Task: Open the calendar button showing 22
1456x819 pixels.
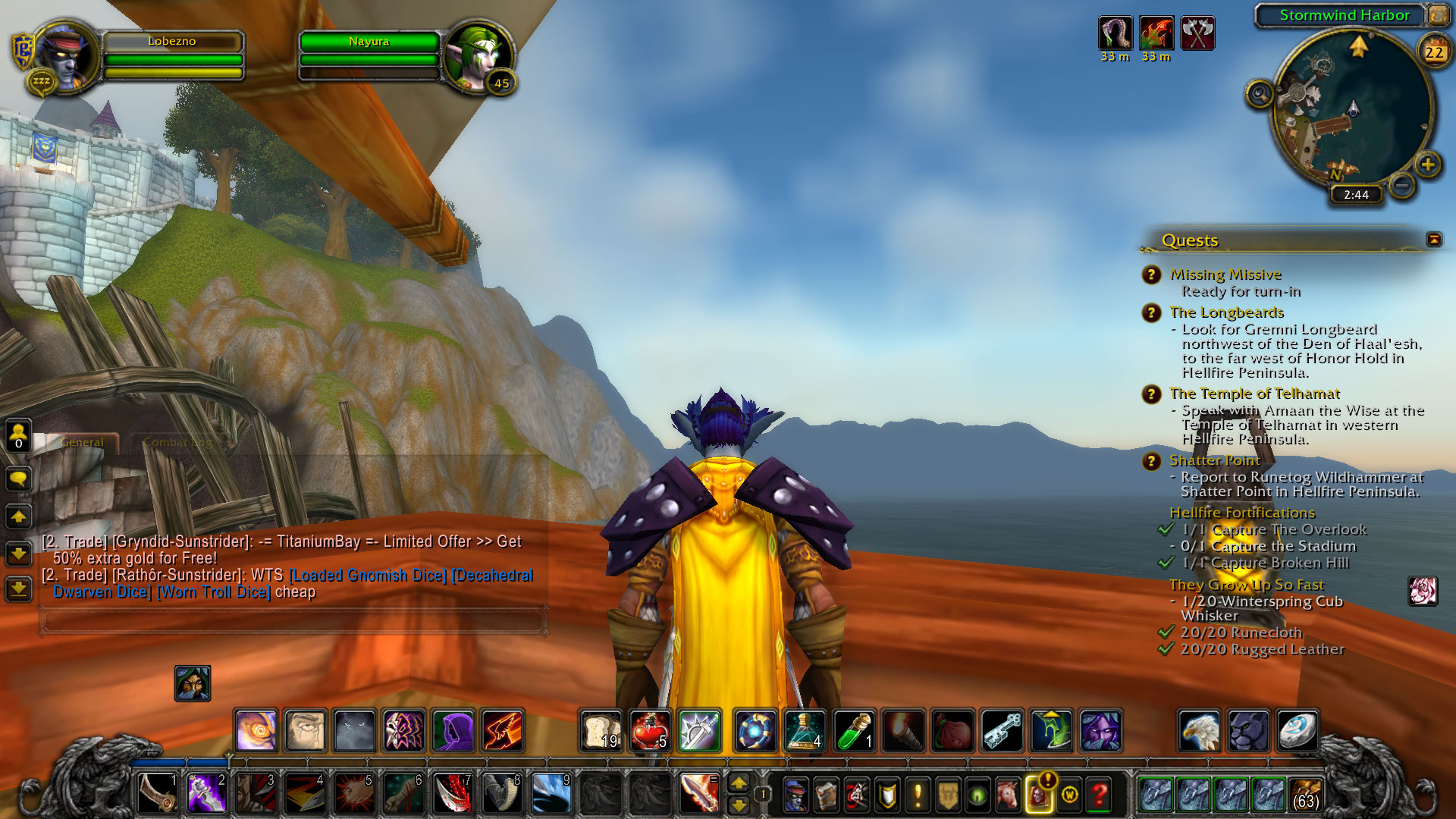Action: pyautogui.click(x=1434, y=52)
